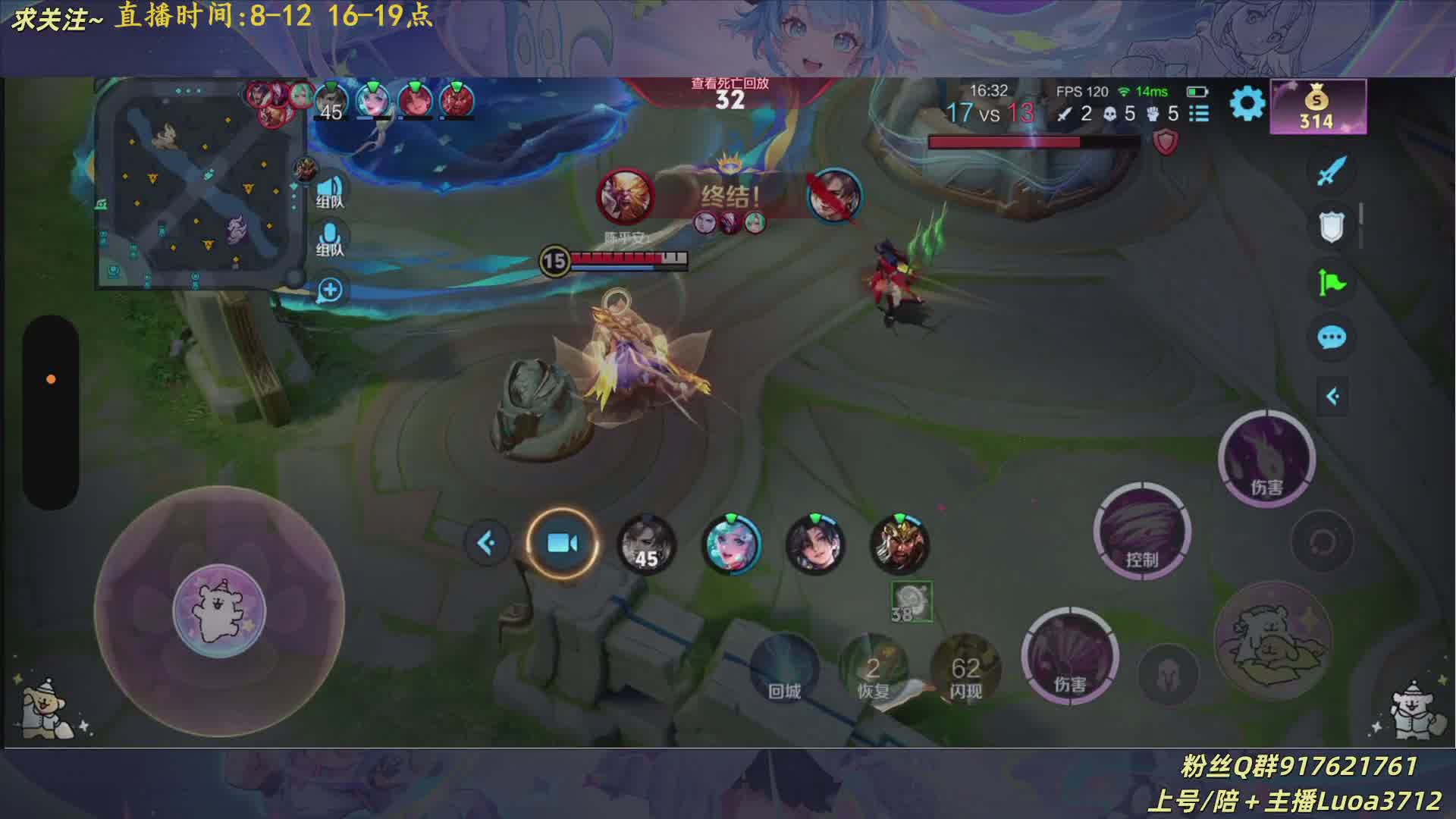Send the sword attack signal
1456x819 pixels.
tap(1331, 171)
